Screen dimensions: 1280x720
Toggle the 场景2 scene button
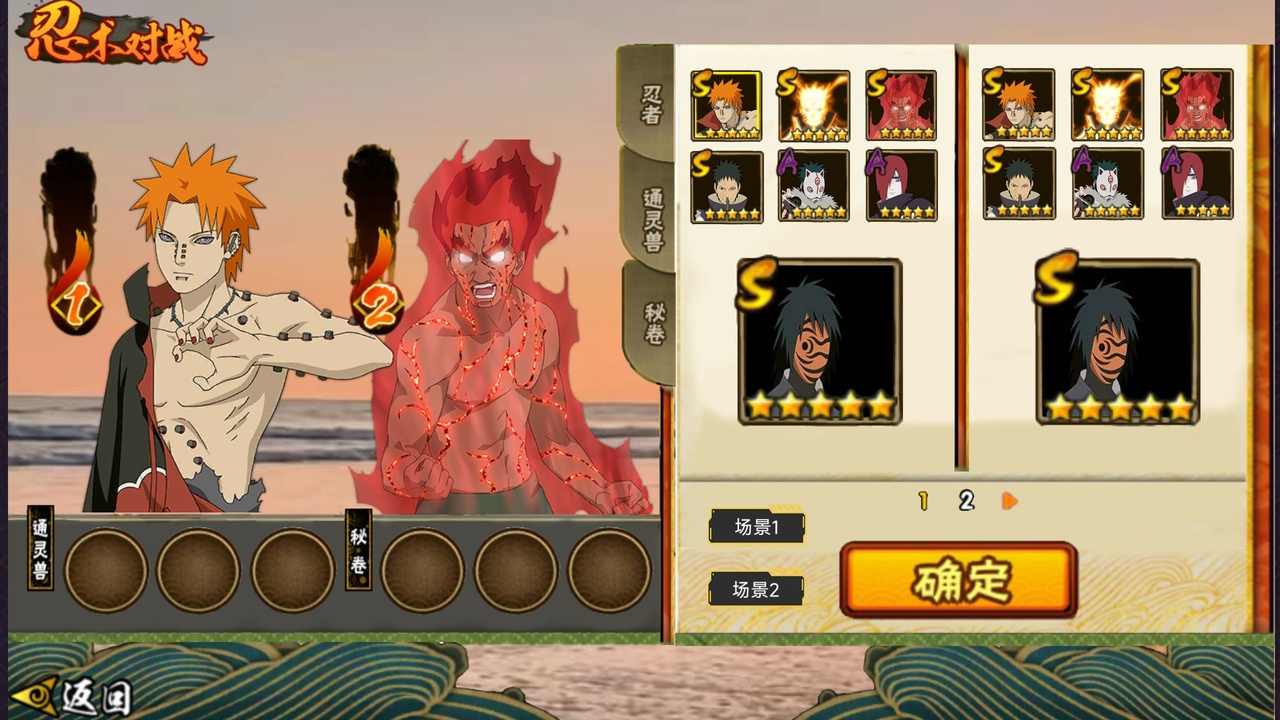point(756,589)
